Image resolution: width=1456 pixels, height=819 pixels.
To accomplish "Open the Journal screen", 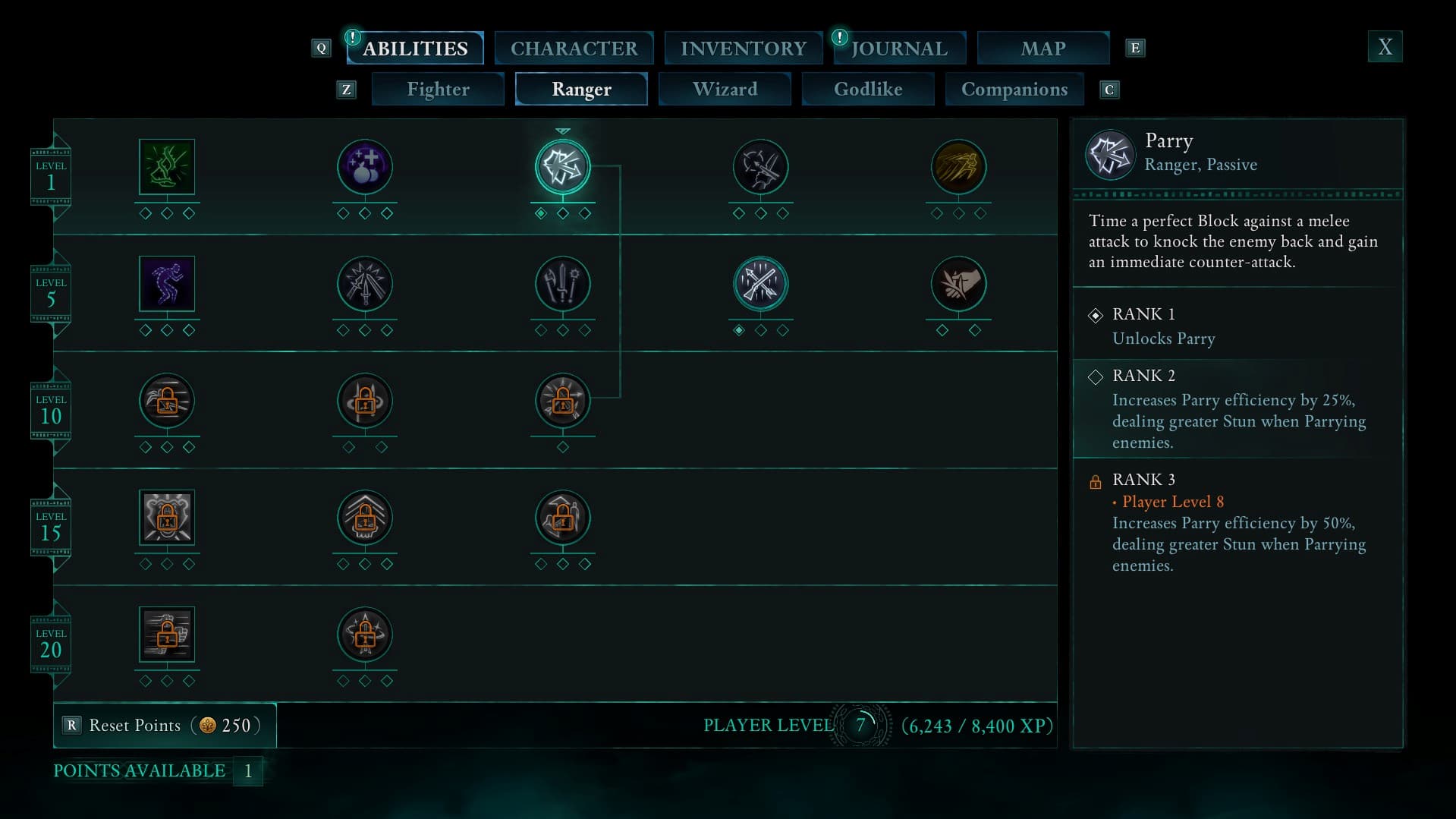I will (x=899, y=47).
